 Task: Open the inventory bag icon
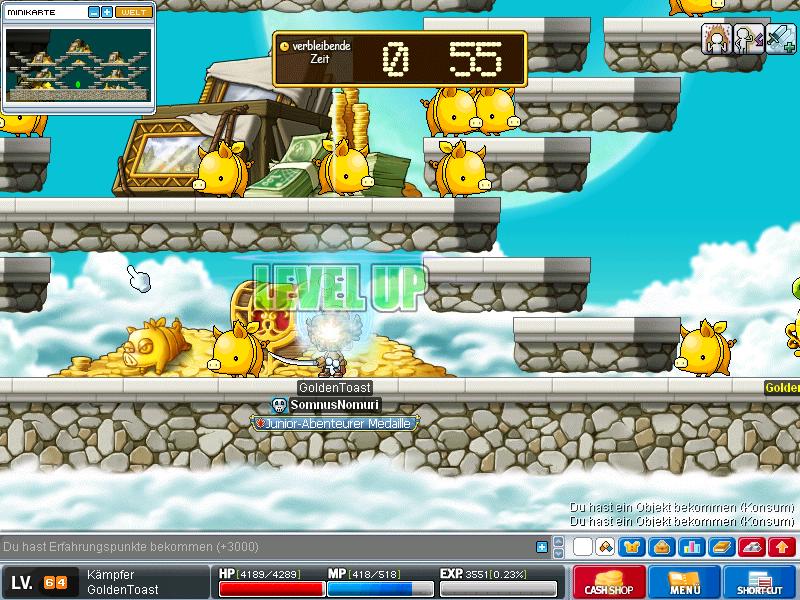(662, 547)
